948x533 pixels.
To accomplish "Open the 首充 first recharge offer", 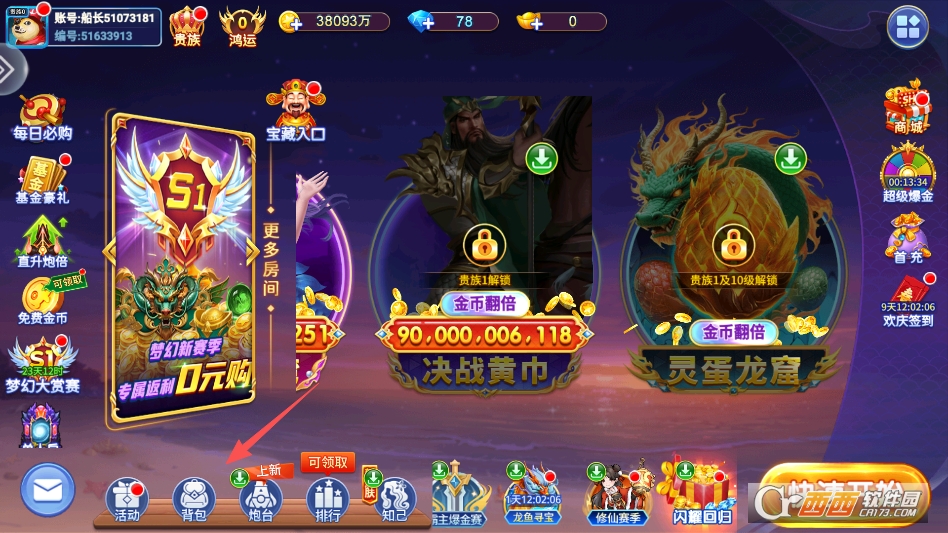I will 908,241.
